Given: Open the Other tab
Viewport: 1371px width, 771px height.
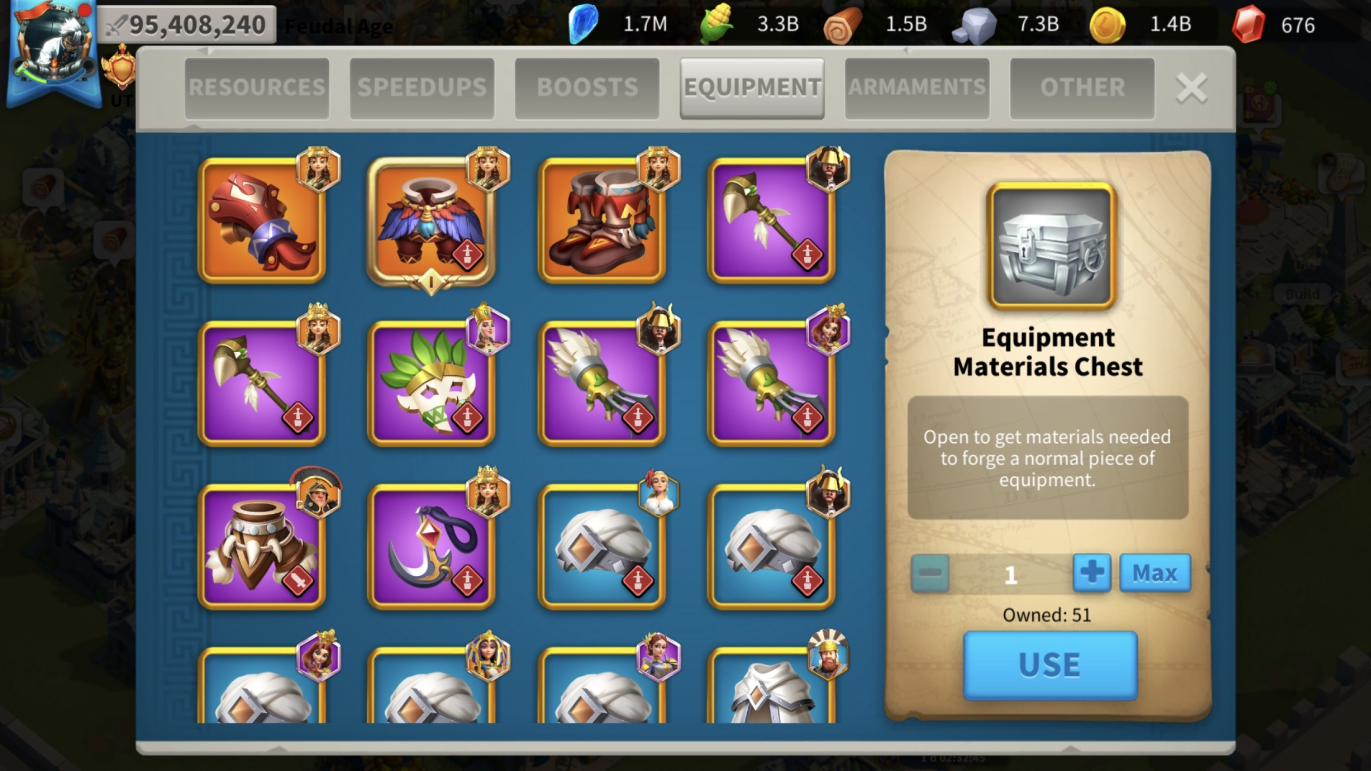Looking at the screenshot, I should (1082, 88).
